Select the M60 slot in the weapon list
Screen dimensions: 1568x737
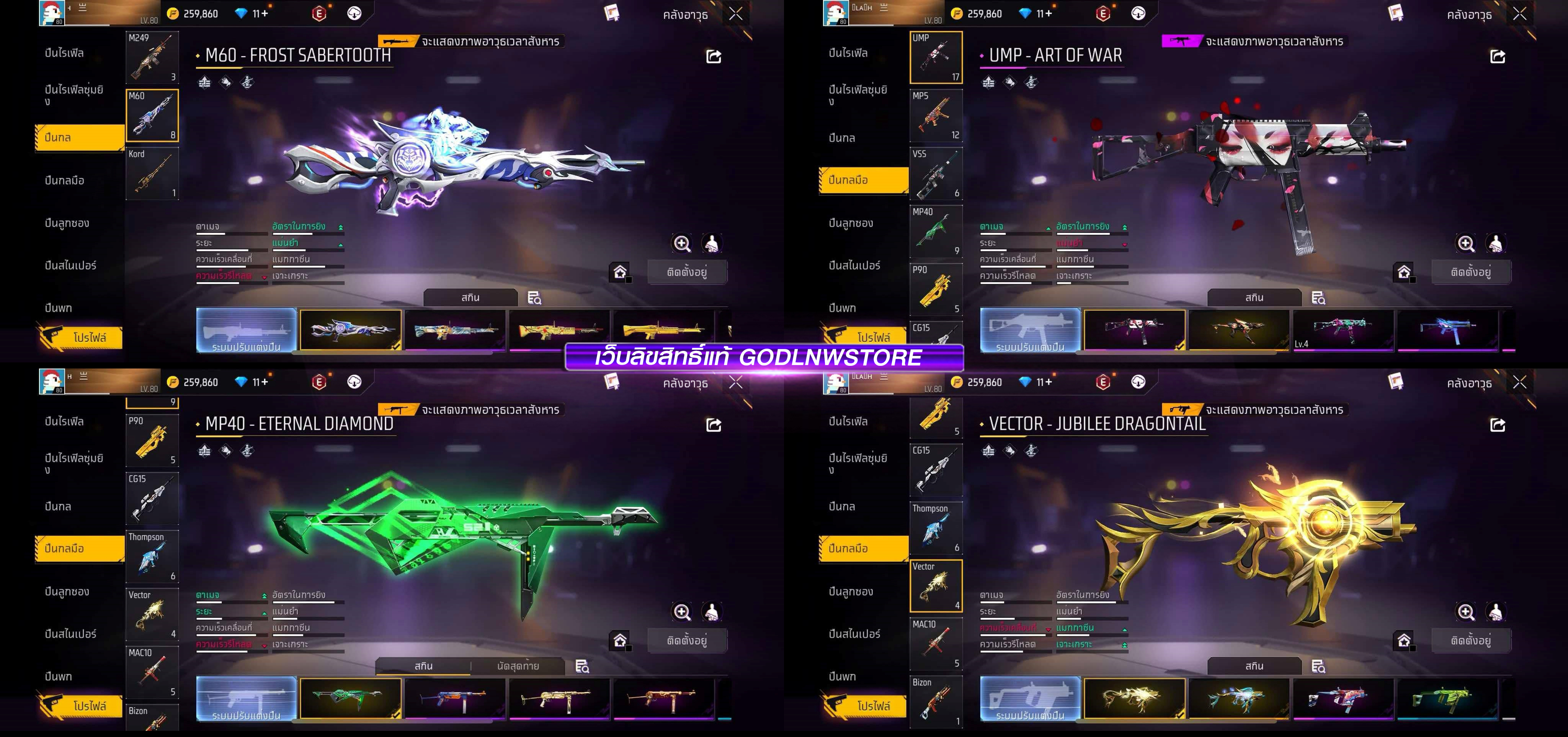click(x=152, y=116)
